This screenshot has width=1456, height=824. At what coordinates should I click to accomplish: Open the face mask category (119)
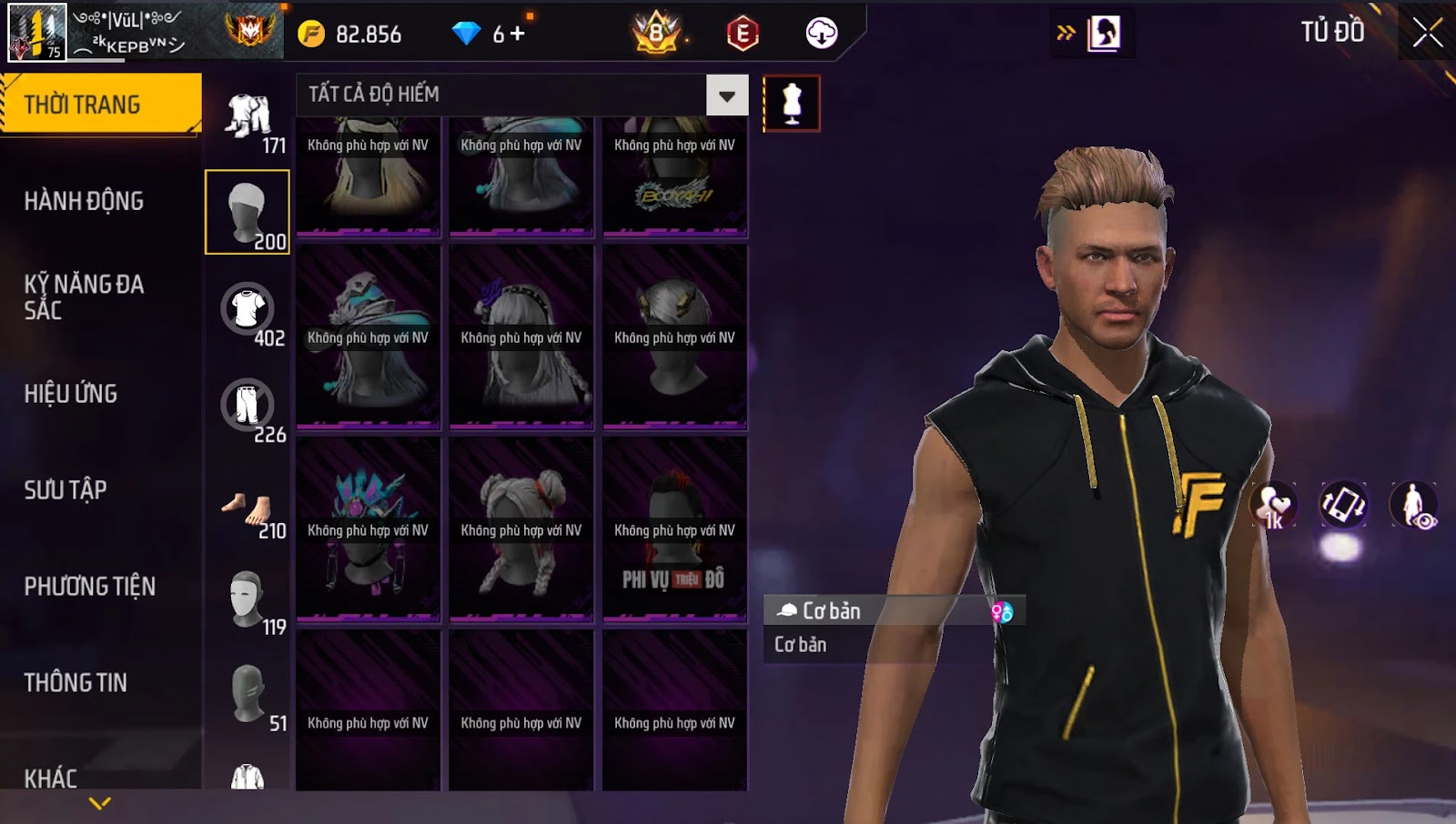pos(248,600)
